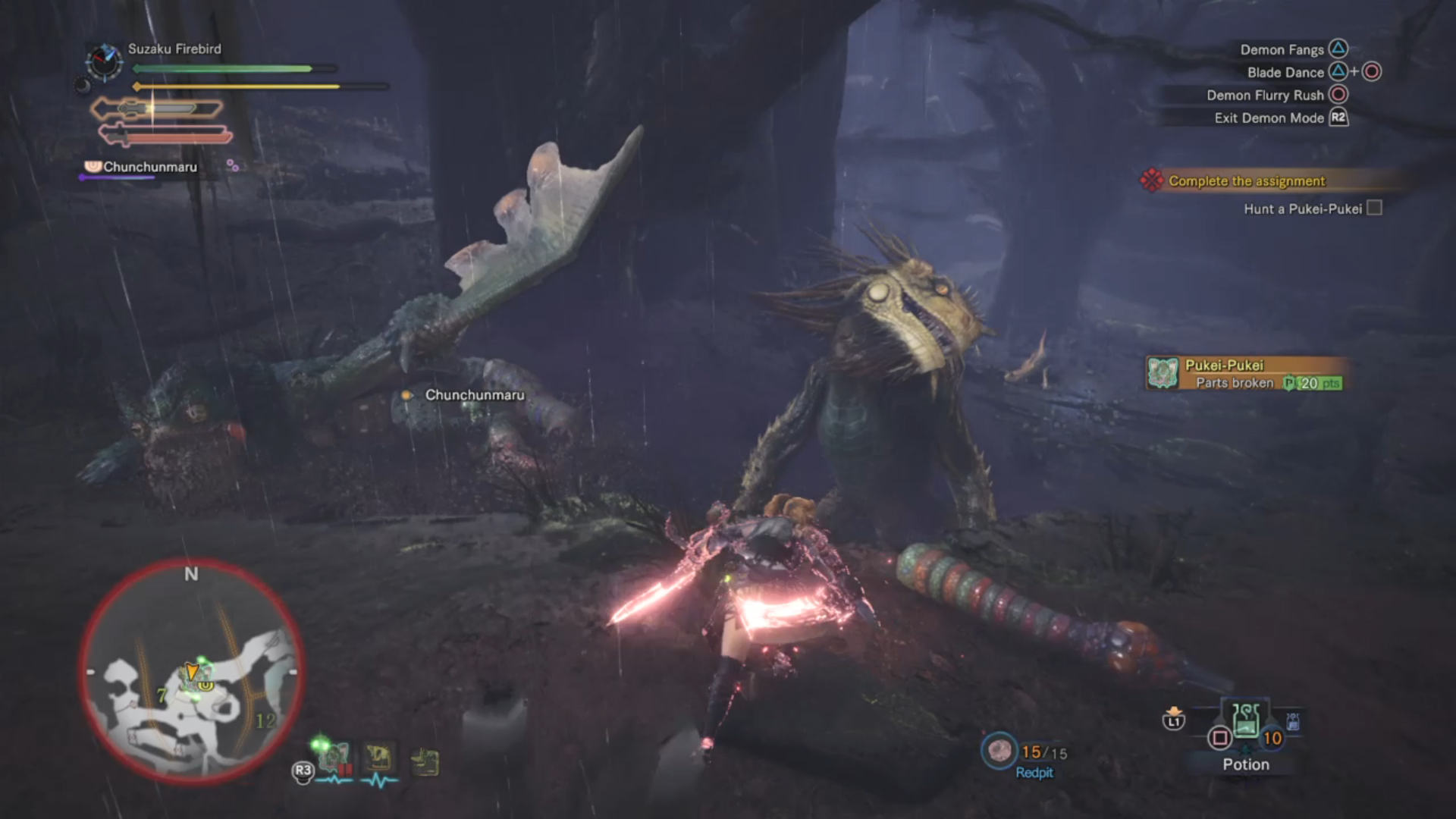
Task: Select the green Potion item icon
Action: click(1246, 720)
